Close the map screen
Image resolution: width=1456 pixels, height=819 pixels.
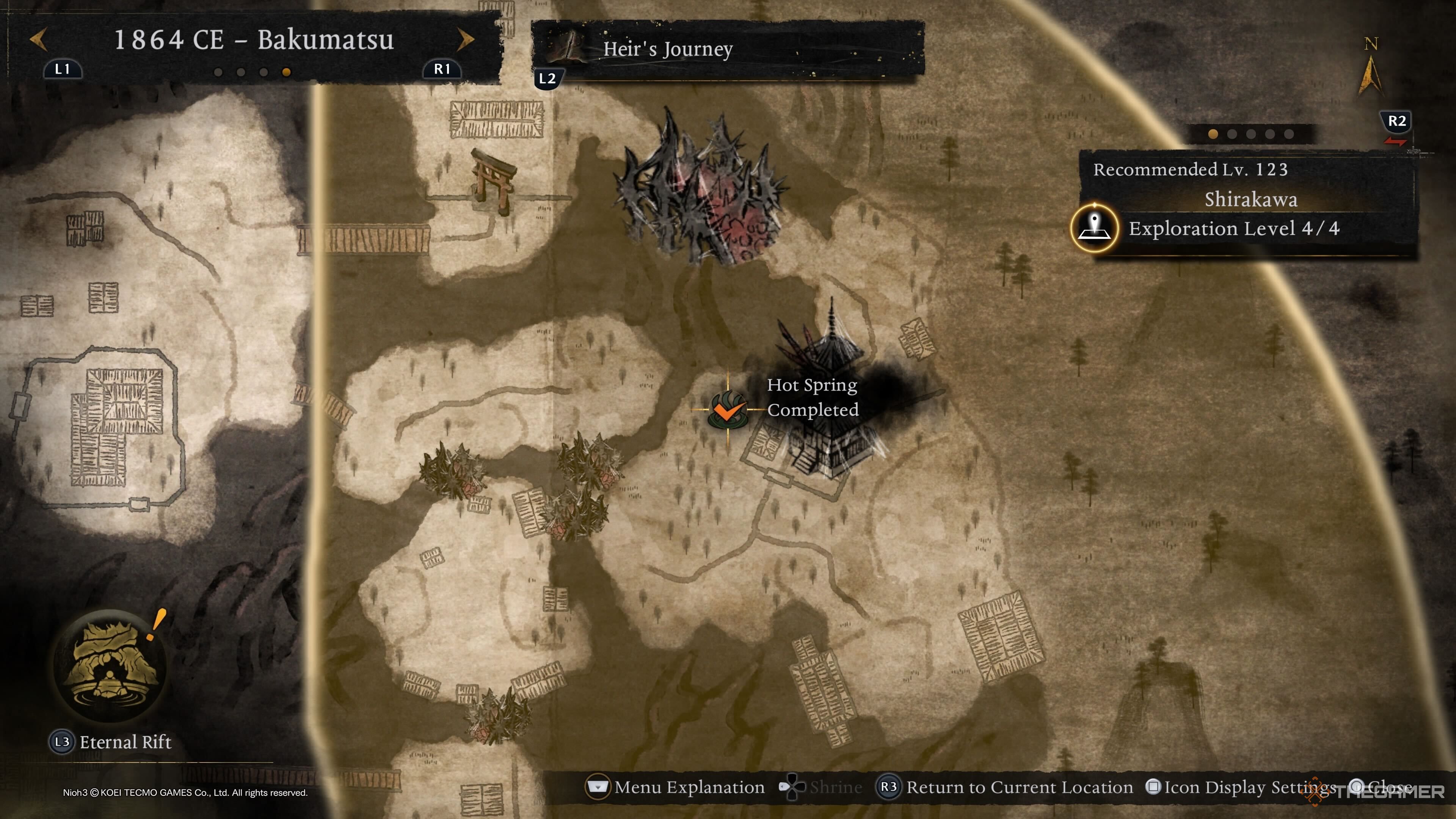1379,788
